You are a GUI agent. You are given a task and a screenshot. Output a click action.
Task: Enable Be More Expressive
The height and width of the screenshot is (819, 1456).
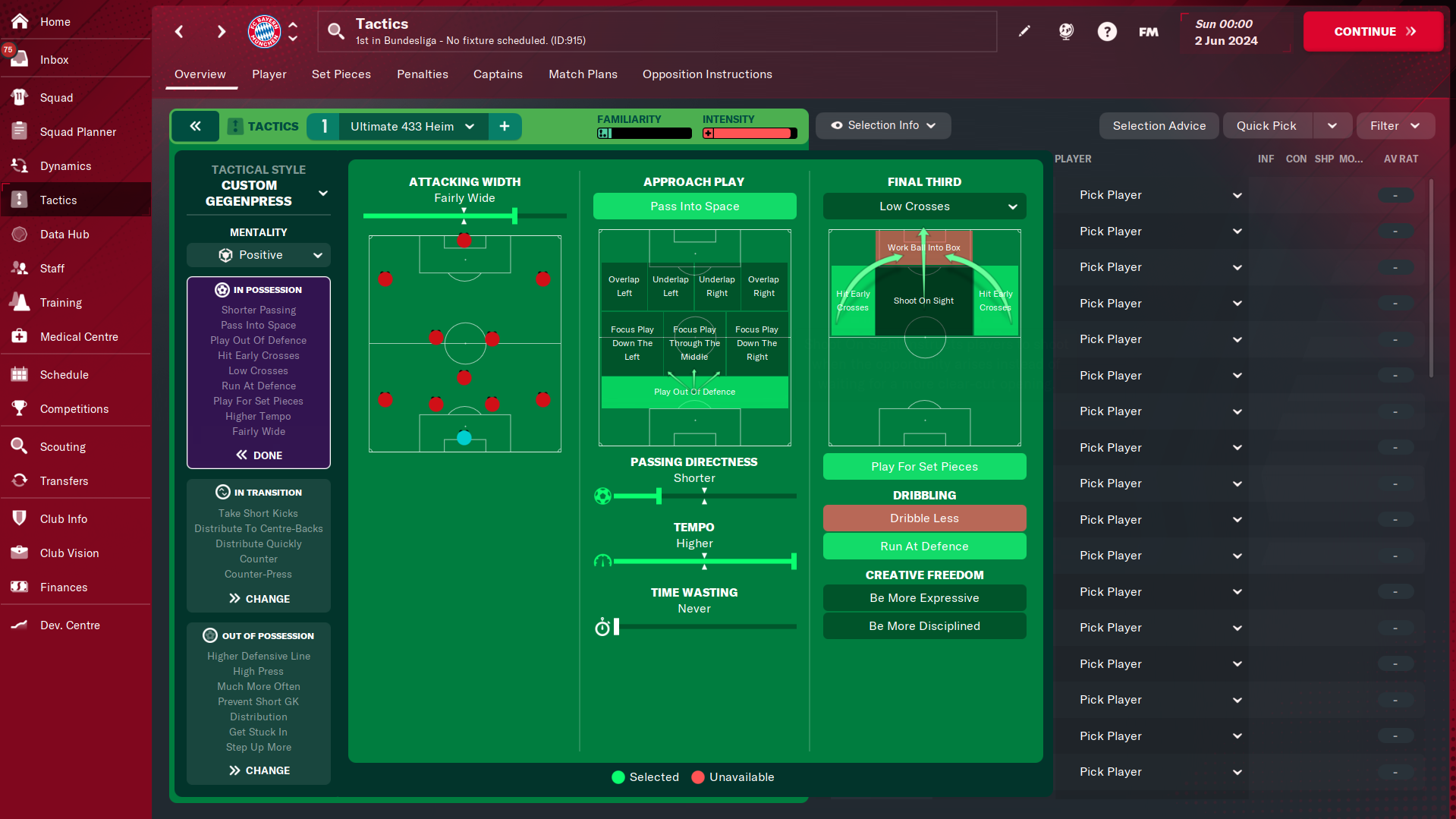[924, 598]
